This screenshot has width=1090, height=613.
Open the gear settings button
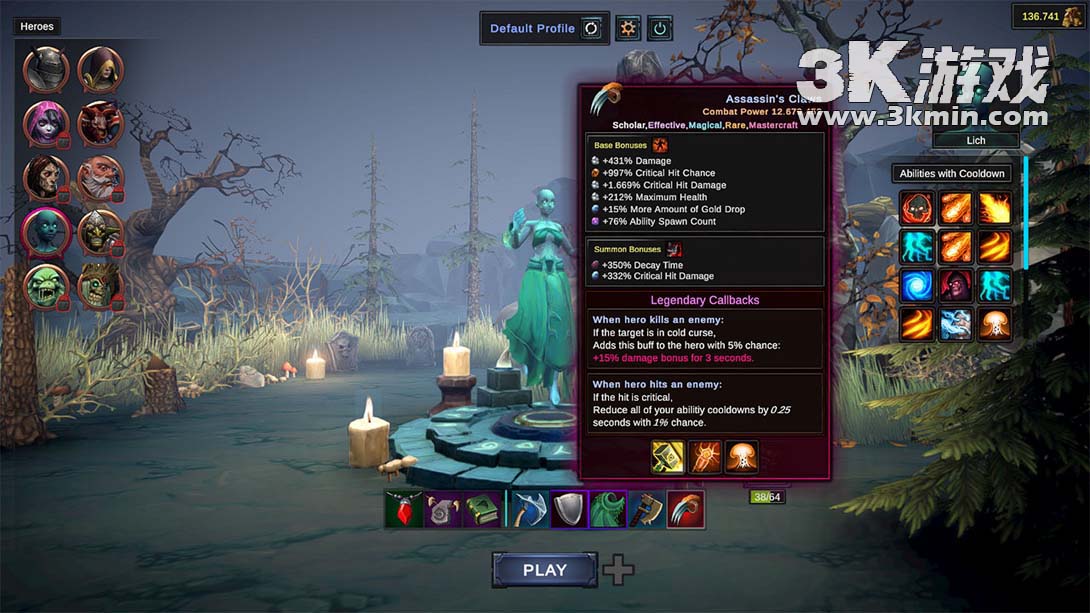click(x=628, y=28)
